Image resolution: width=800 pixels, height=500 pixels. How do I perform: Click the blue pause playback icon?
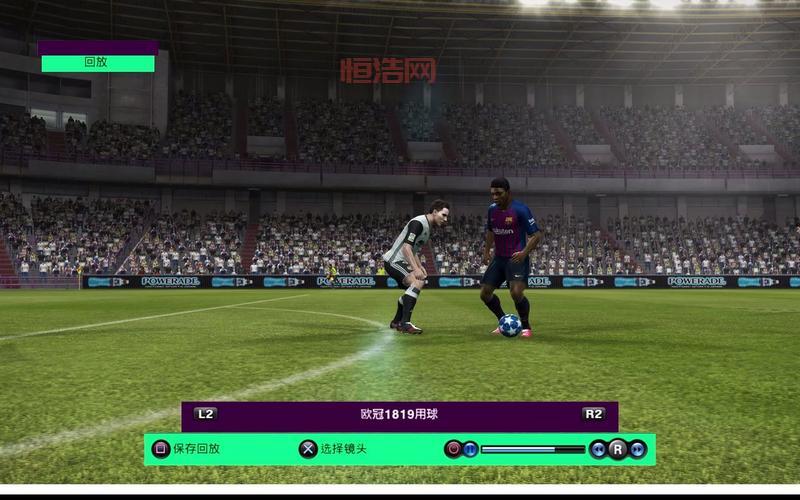470,449
